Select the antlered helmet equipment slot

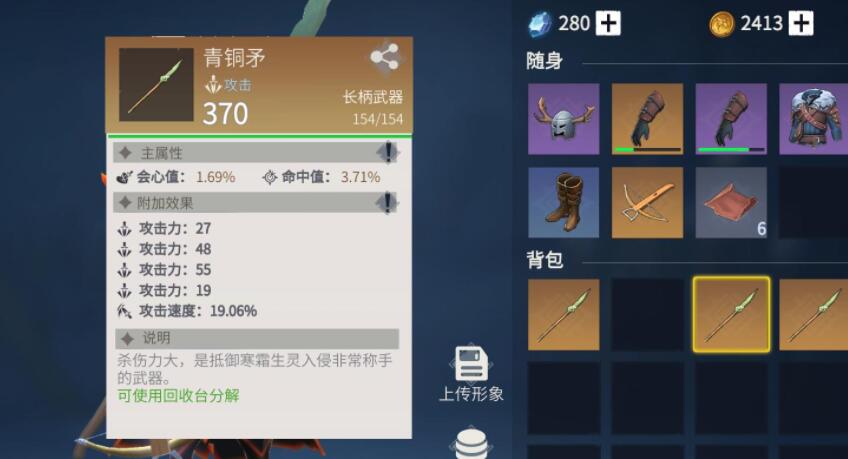click(563, 119)
